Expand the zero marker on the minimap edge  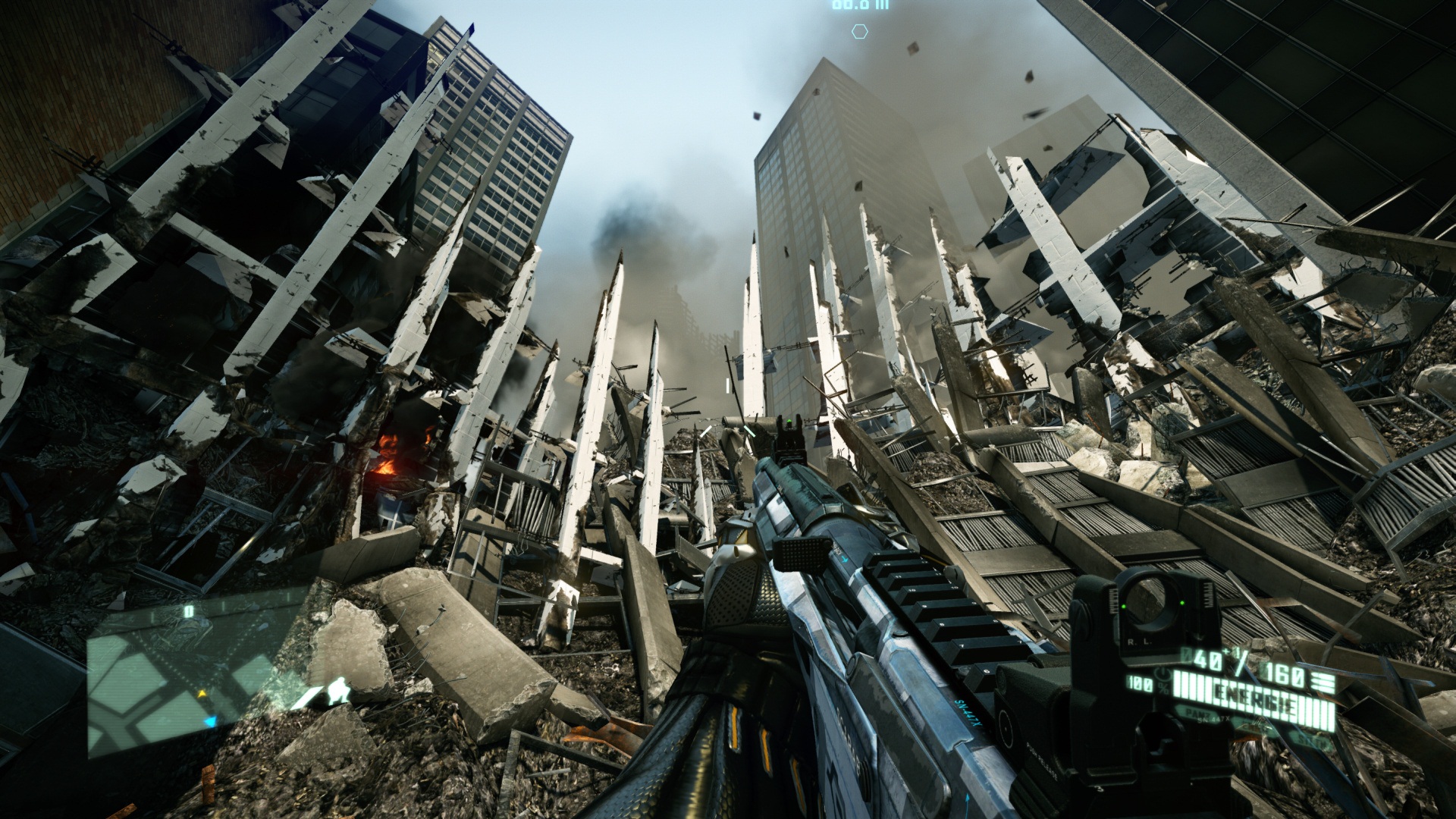point(189,610)
